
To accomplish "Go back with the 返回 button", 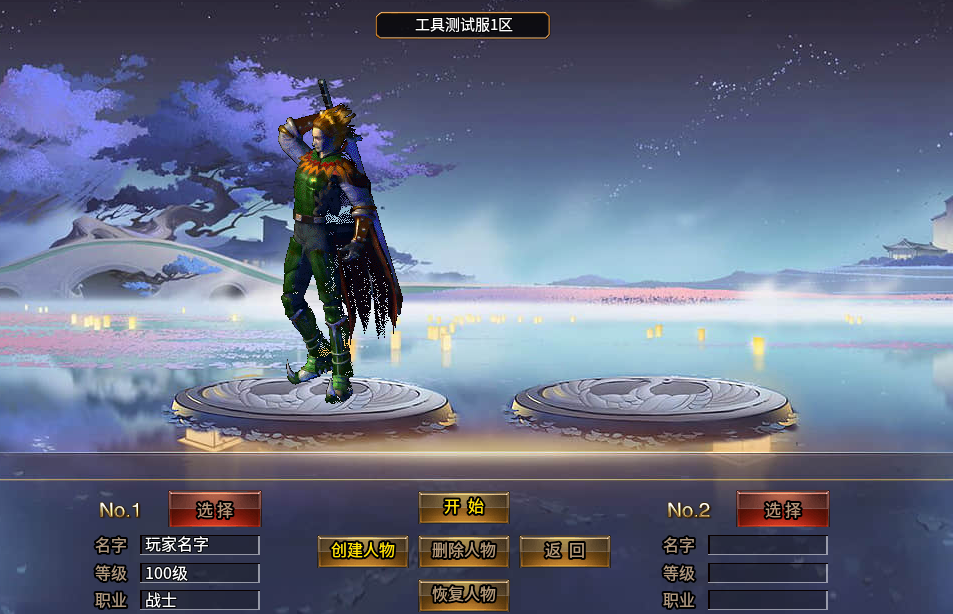I will (x=564, y=551).
